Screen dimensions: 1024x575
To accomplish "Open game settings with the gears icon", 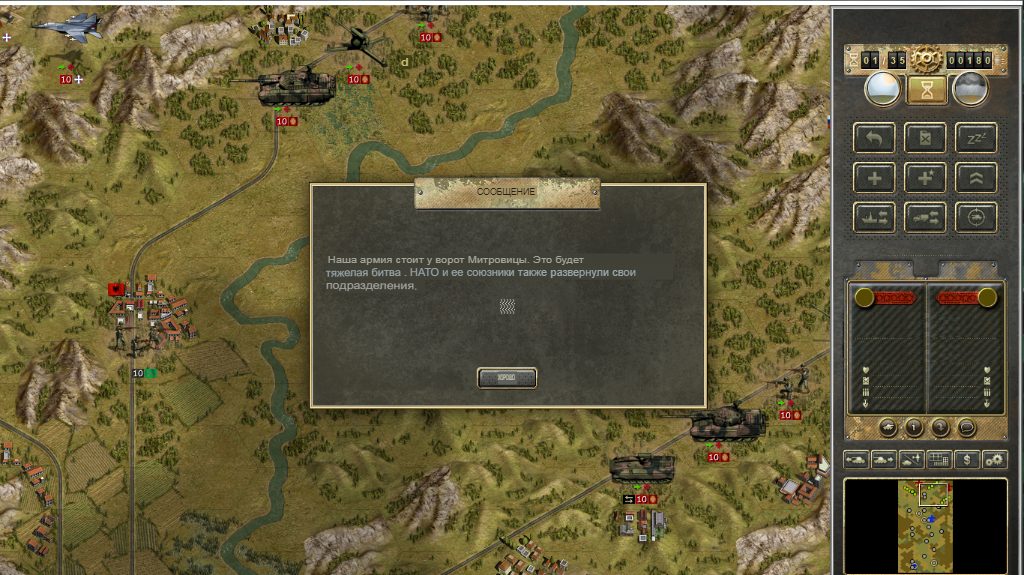I will [x=994, y=459].
